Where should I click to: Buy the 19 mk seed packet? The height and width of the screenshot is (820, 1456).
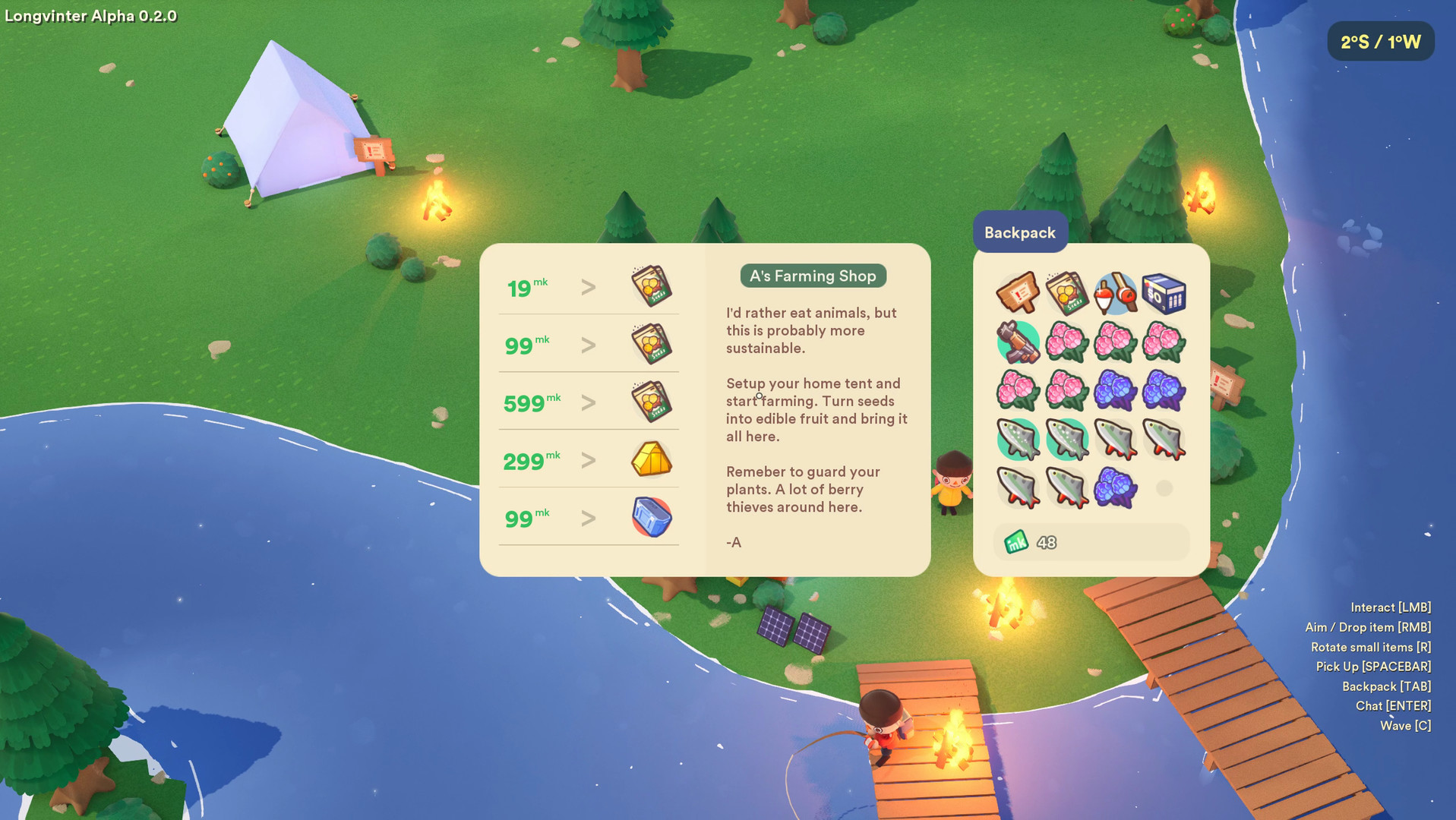pos(651,286)
